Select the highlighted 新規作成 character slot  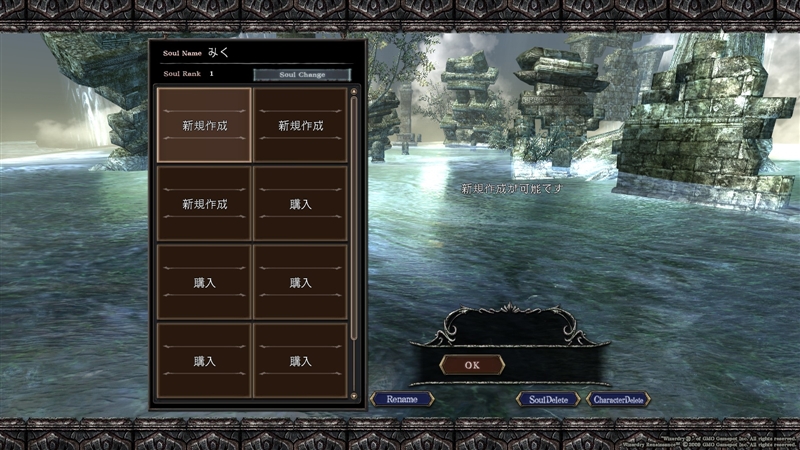(x=204, y=125)
